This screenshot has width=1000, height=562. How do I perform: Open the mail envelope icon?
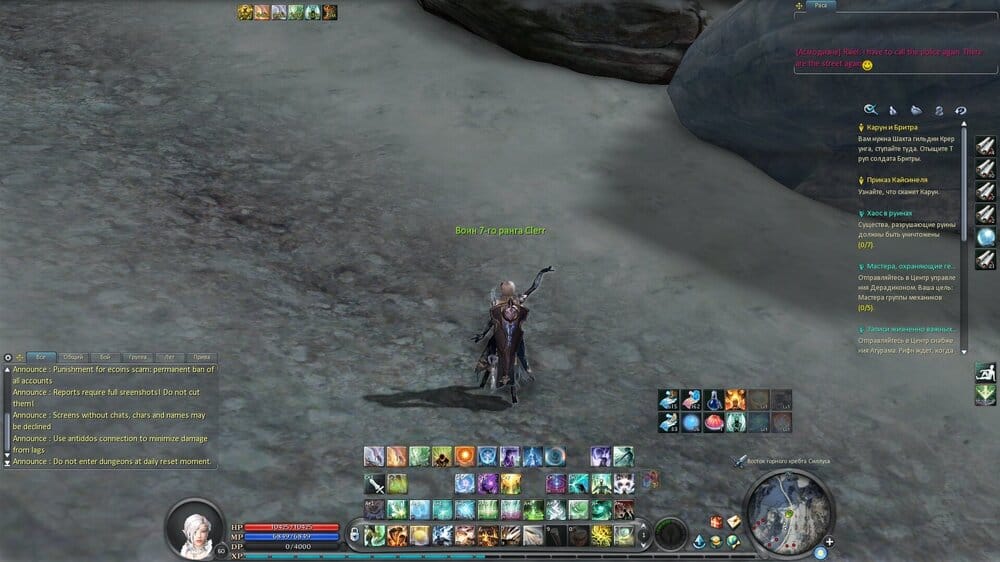tap(733, 522)
